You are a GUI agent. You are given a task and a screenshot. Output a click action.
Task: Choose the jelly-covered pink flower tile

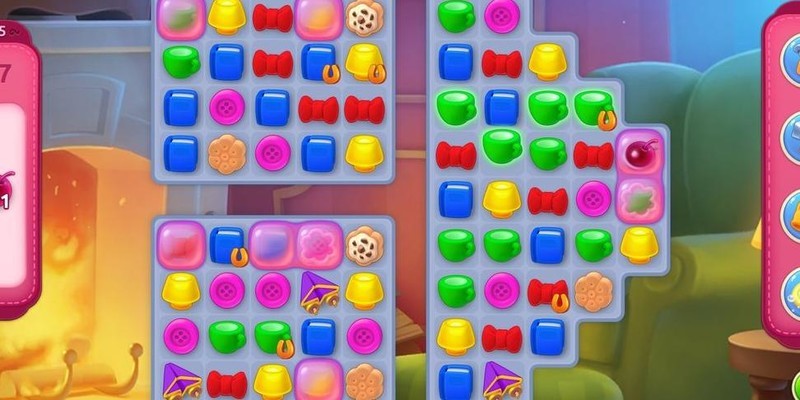point(320,243)
